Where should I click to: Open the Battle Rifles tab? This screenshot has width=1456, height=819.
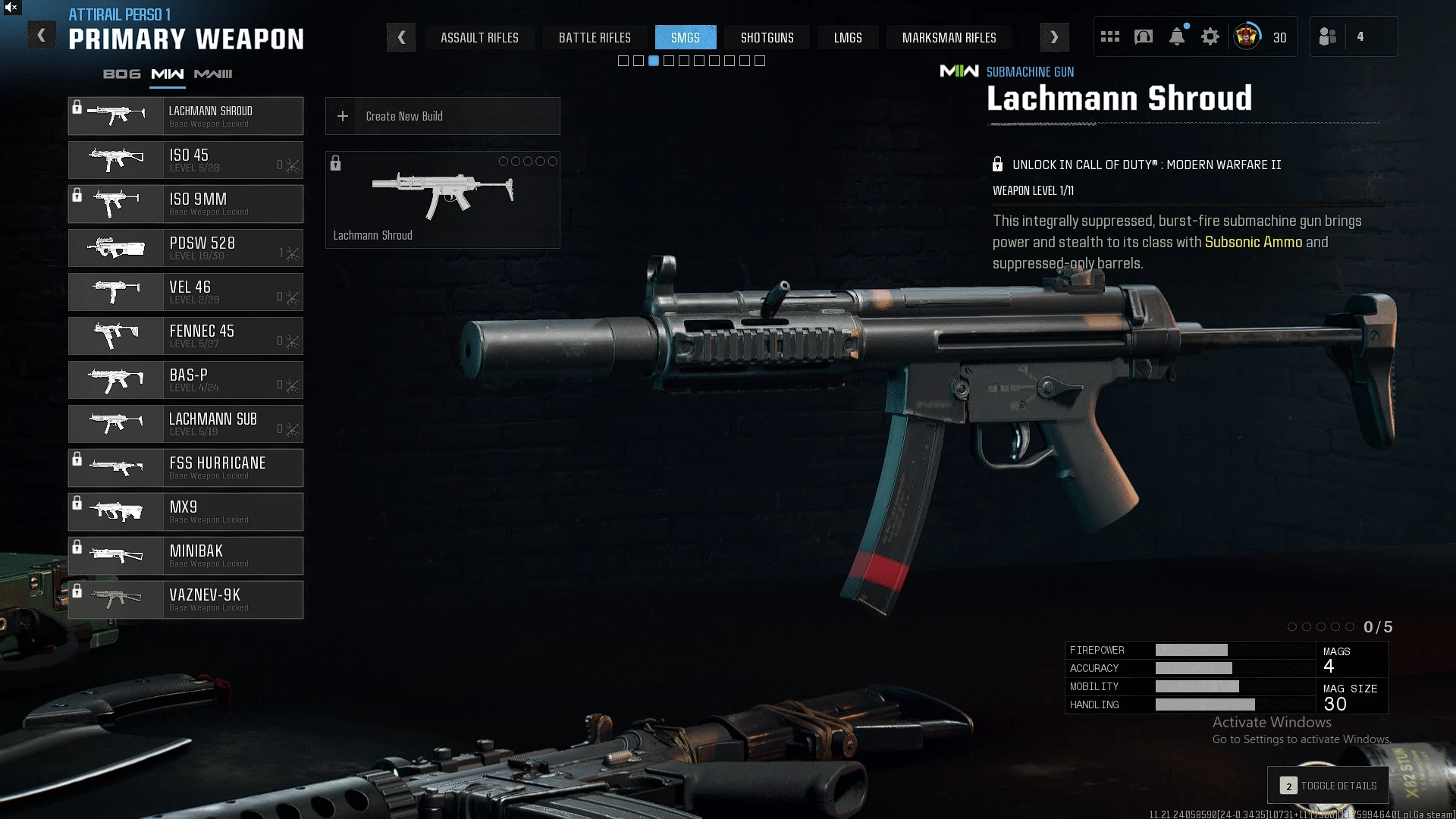tap(595, 37)
